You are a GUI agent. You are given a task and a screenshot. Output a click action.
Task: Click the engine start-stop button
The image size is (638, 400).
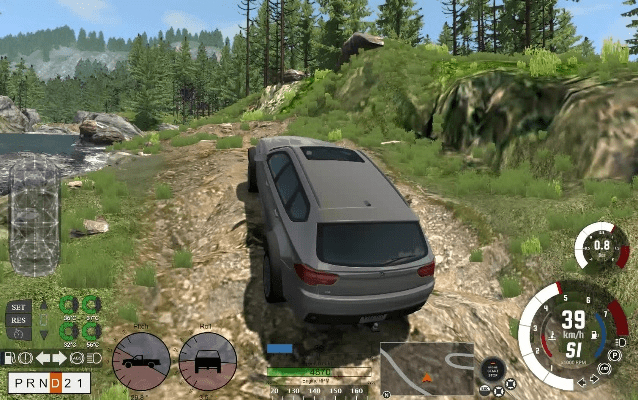pos(491,367)
